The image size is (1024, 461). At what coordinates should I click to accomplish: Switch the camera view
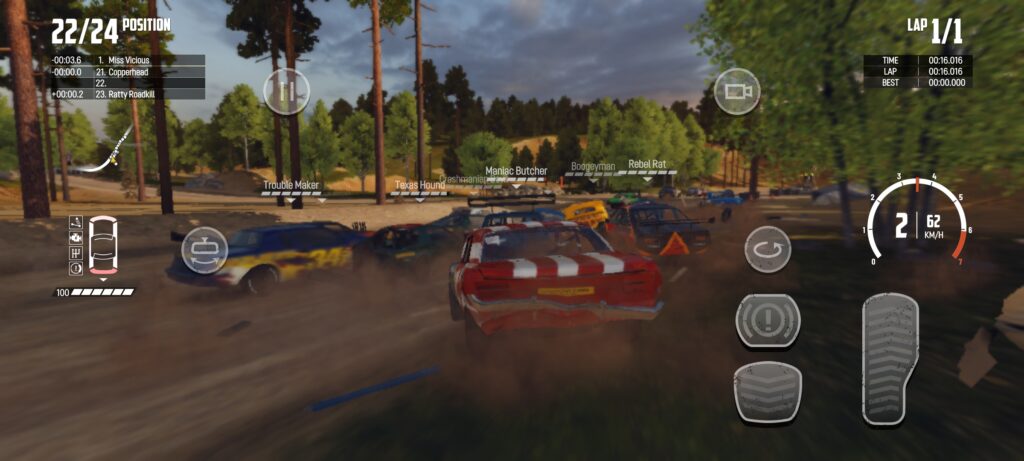737,91
